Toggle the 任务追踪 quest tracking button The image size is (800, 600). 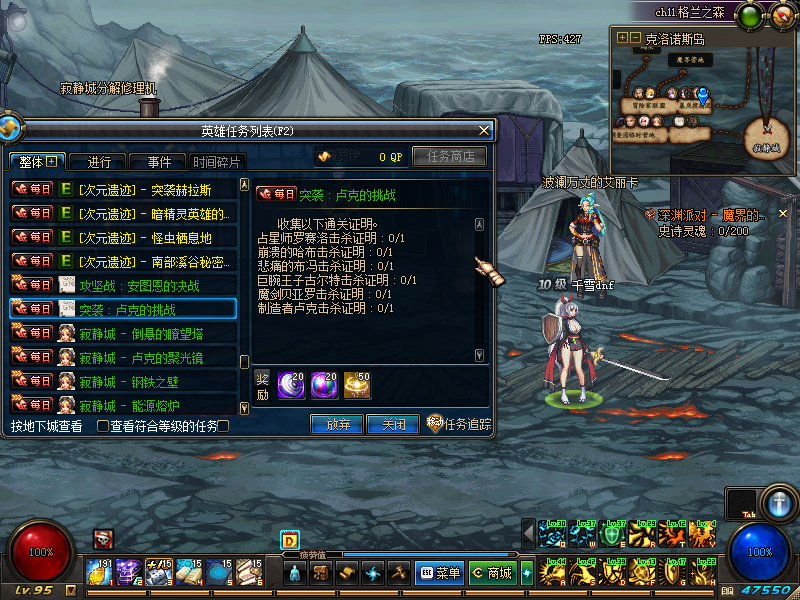460,424
